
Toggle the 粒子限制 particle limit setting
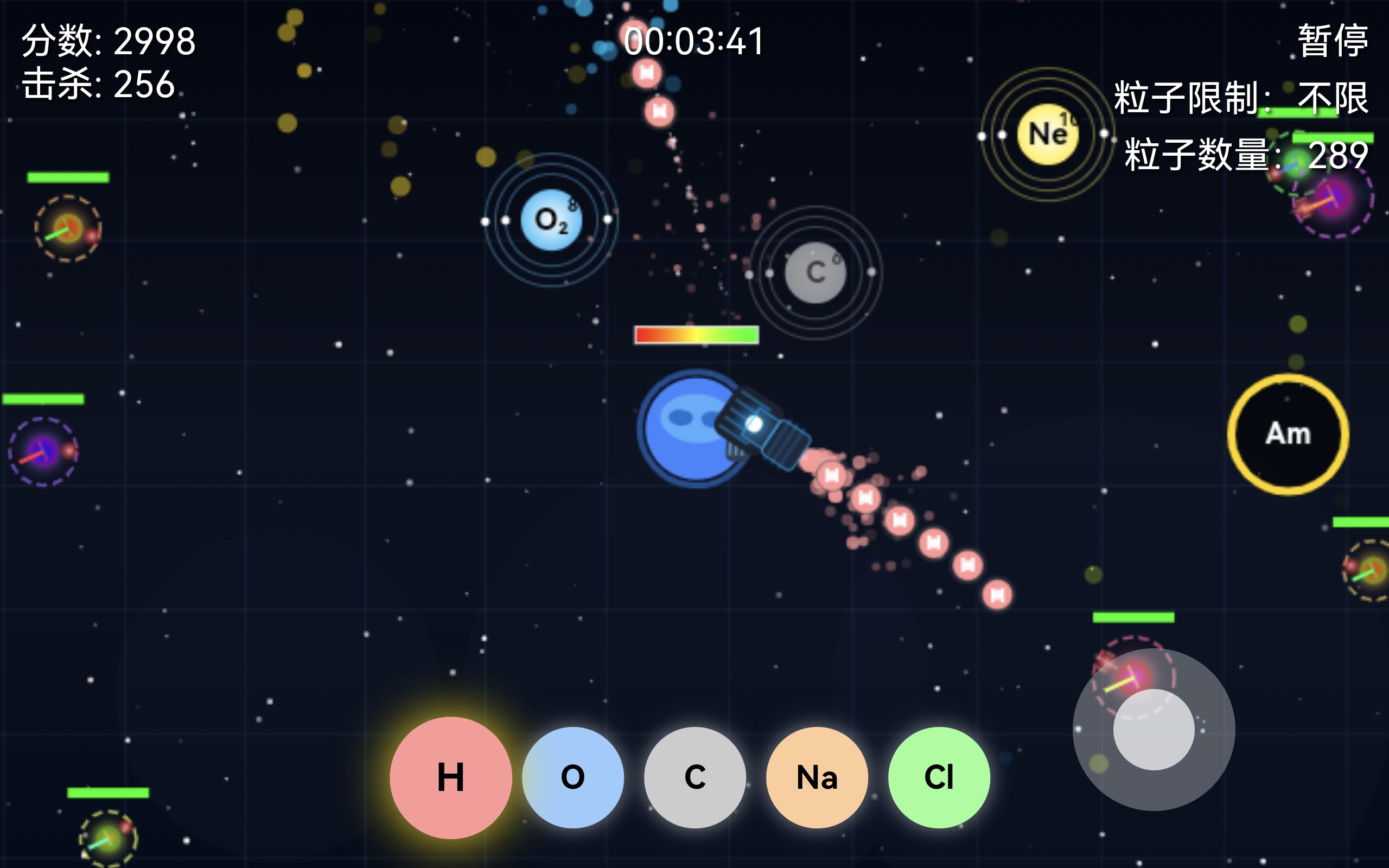pyautogui.click(x=1241, y=98)
